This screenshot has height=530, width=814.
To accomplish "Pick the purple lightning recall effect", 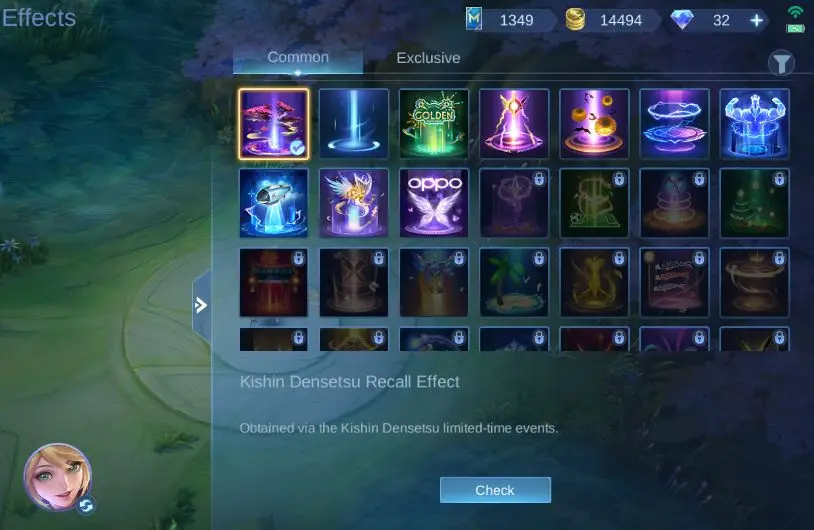I will point(514,124).
